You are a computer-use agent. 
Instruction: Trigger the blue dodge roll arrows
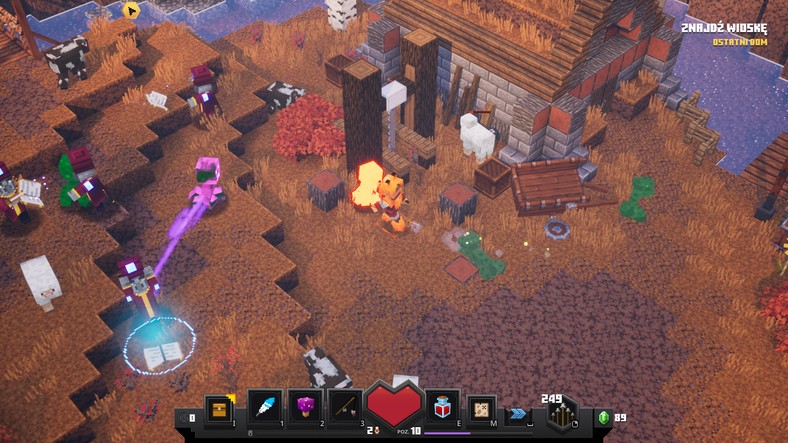pyautogui.click(x=518, y=413)
